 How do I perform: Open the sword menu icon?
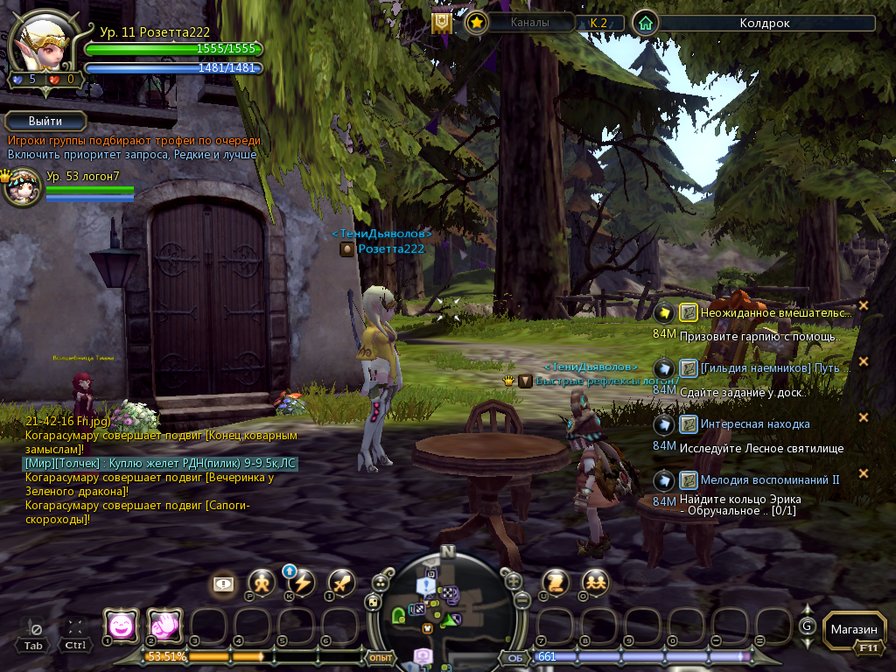pos(342,582)
